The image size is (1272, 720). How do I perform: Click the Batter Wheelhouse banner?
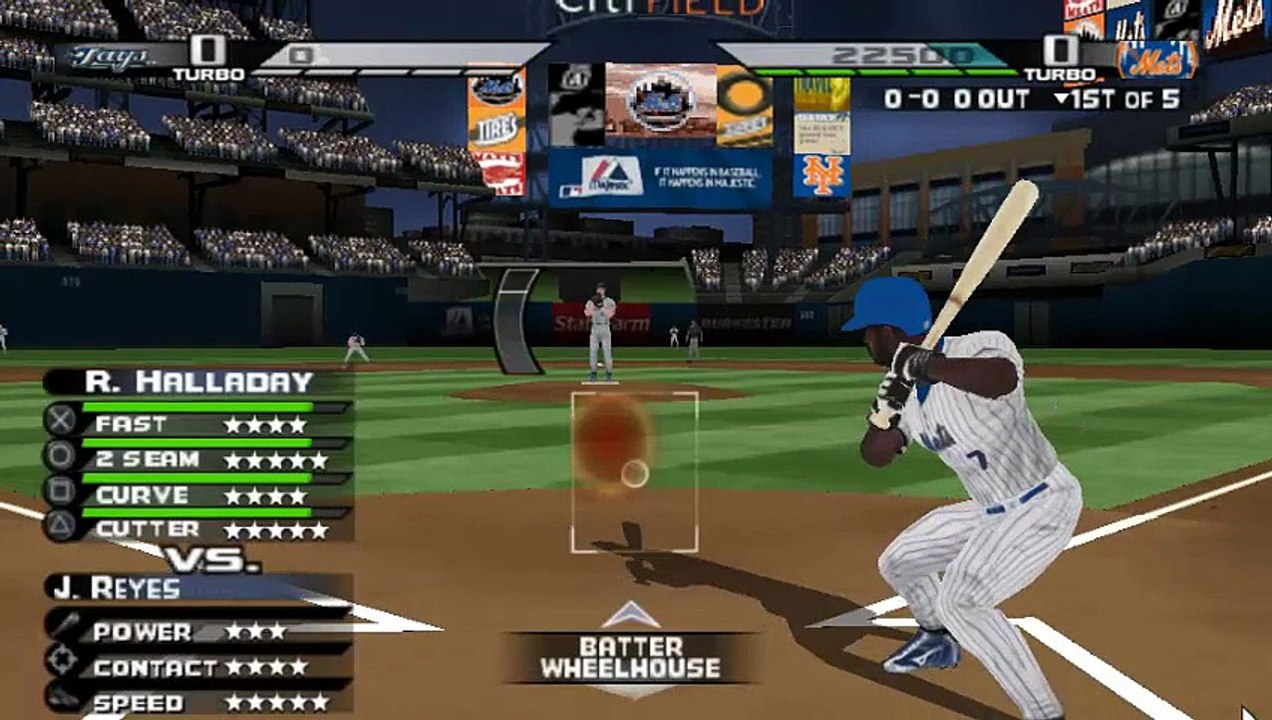click(x=630, y=658)
